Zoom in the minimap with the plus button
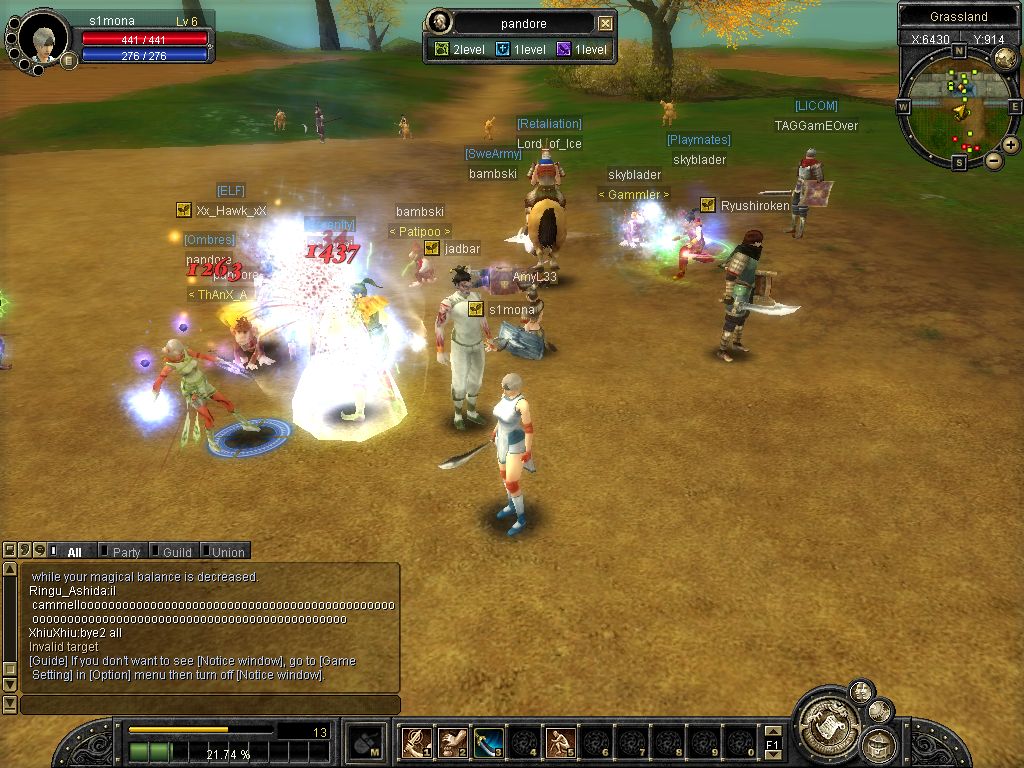 coord(1011,144)
